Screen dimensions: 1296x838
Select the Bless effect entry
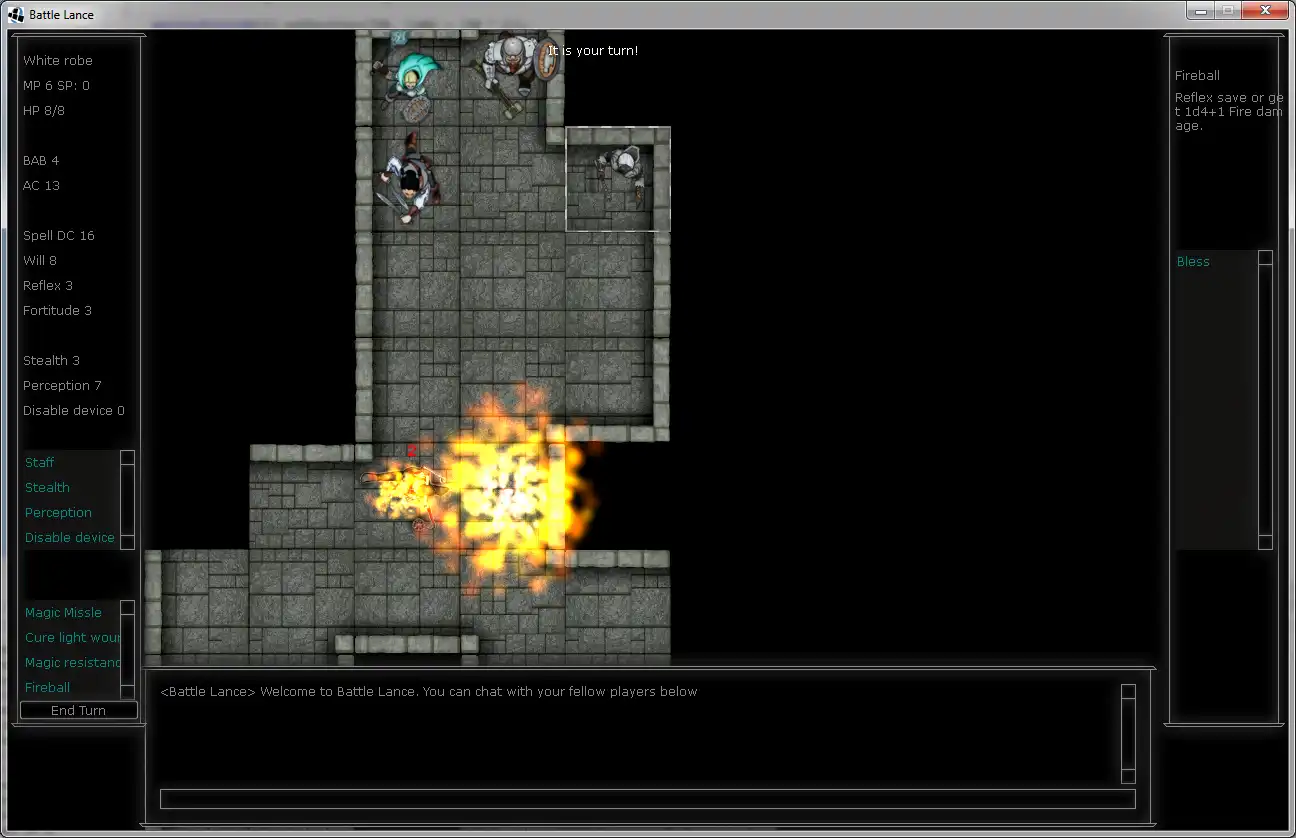[1193, 261]
